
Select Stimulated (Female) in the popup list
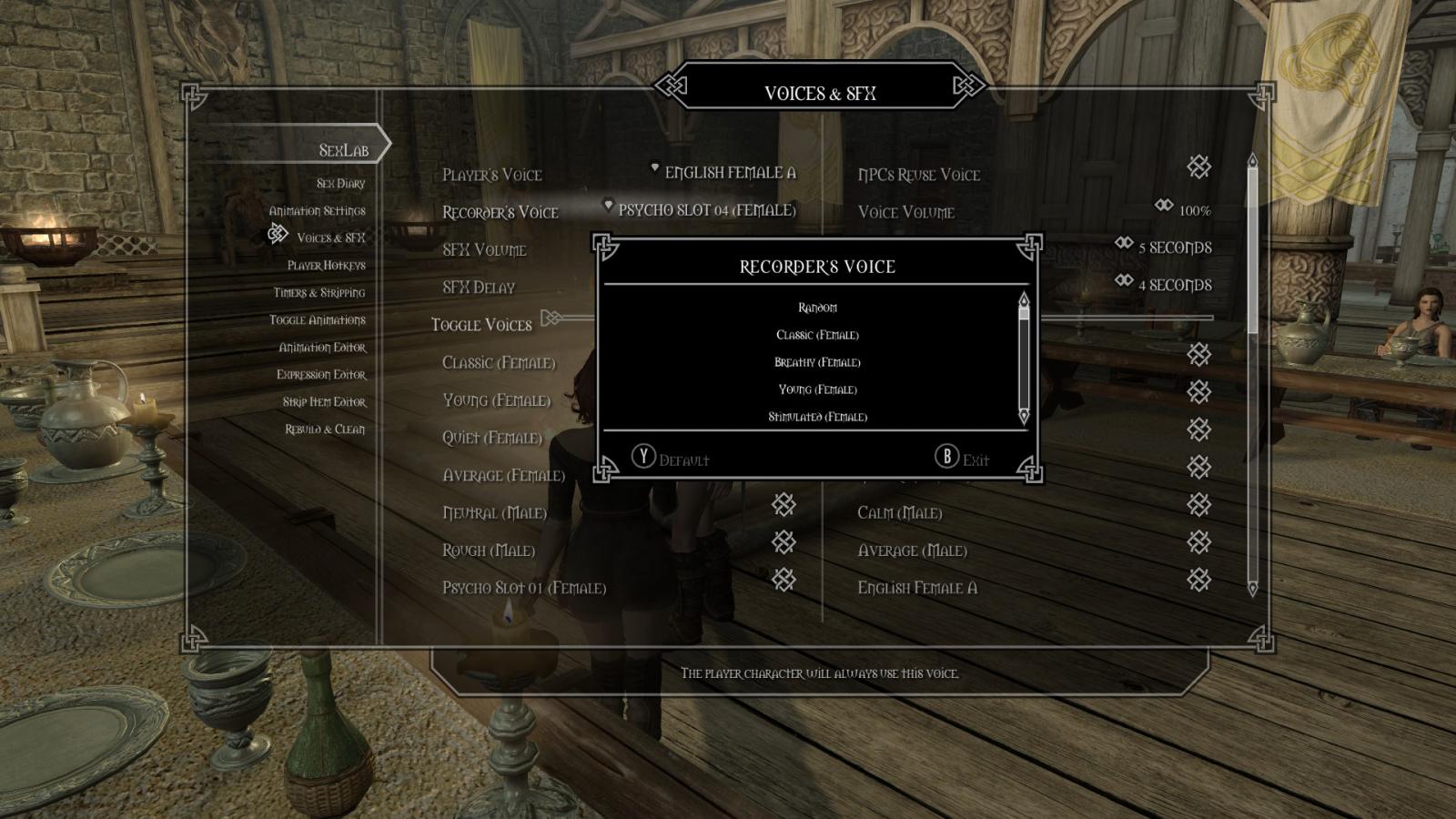(x=817, y=417)
